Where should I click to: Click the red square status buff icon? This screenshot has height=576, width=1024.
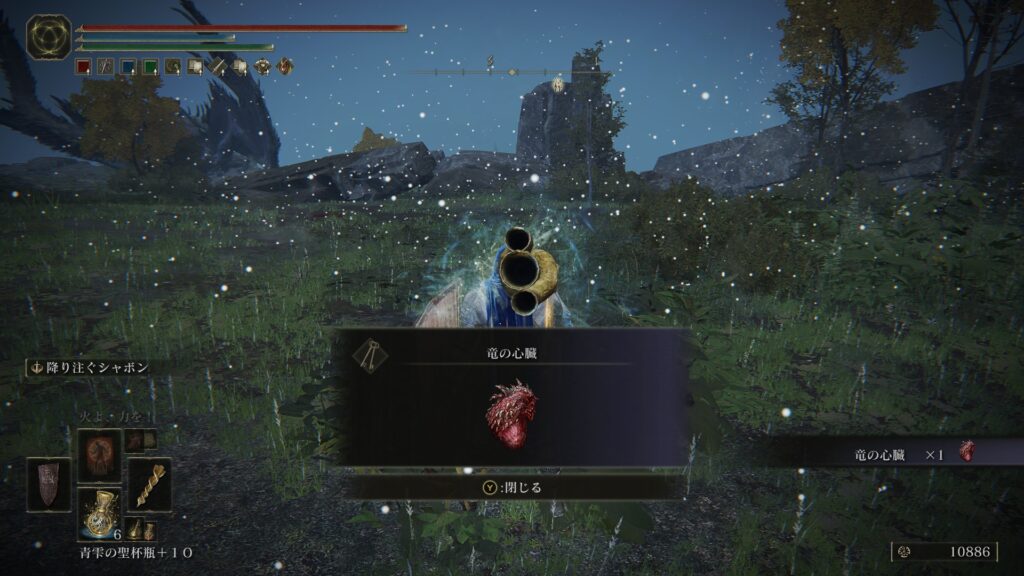pyautogui.click(x=84, y=67)
